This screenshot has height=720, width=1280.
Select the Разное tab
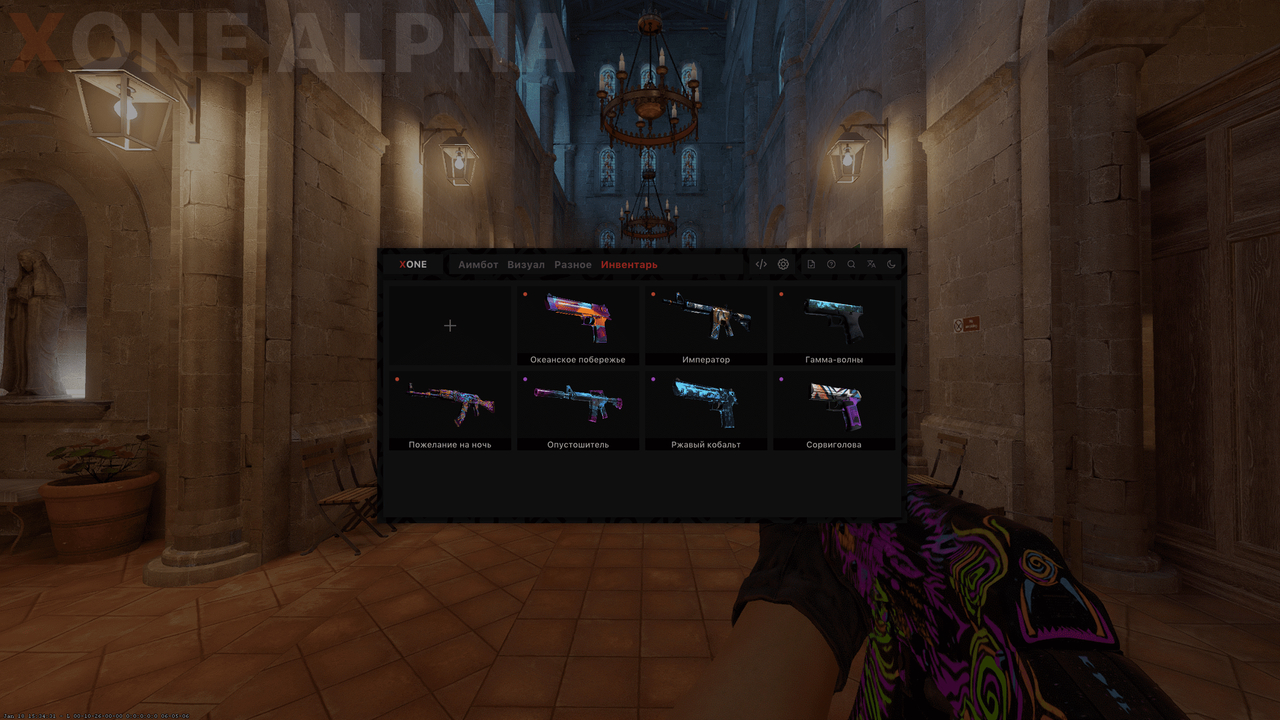tap(573, 264)
